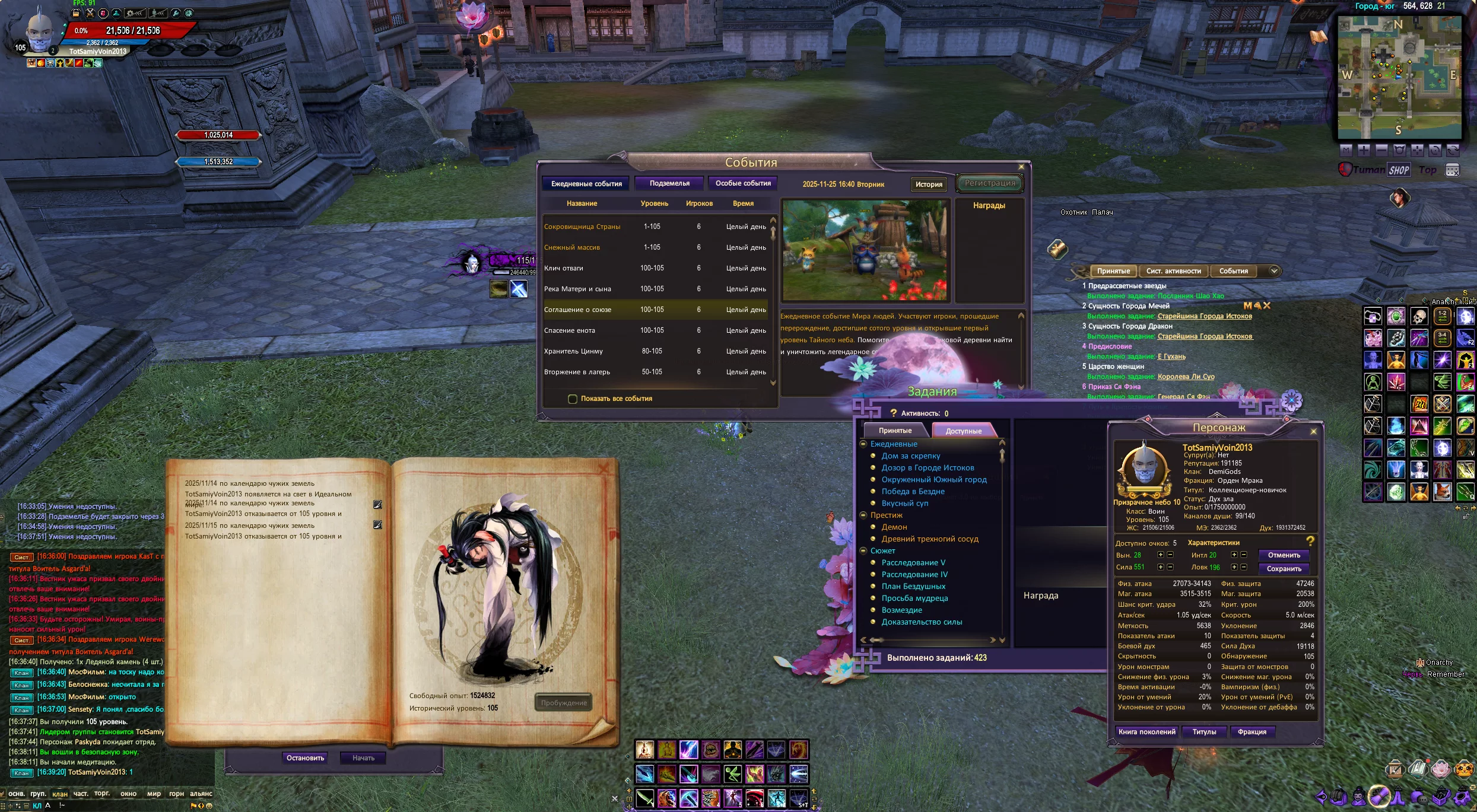Open the История events button

(x=929, y=184)
